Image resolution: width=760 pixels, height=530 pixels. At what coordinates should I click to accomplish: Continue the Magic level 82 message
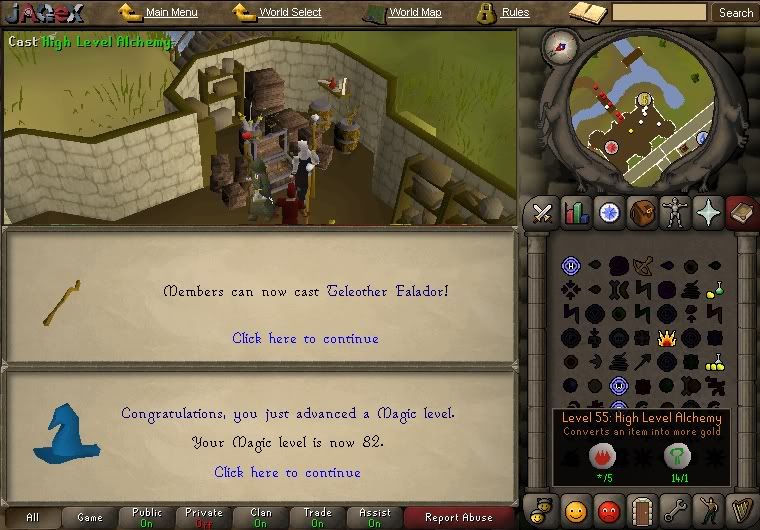287,472
